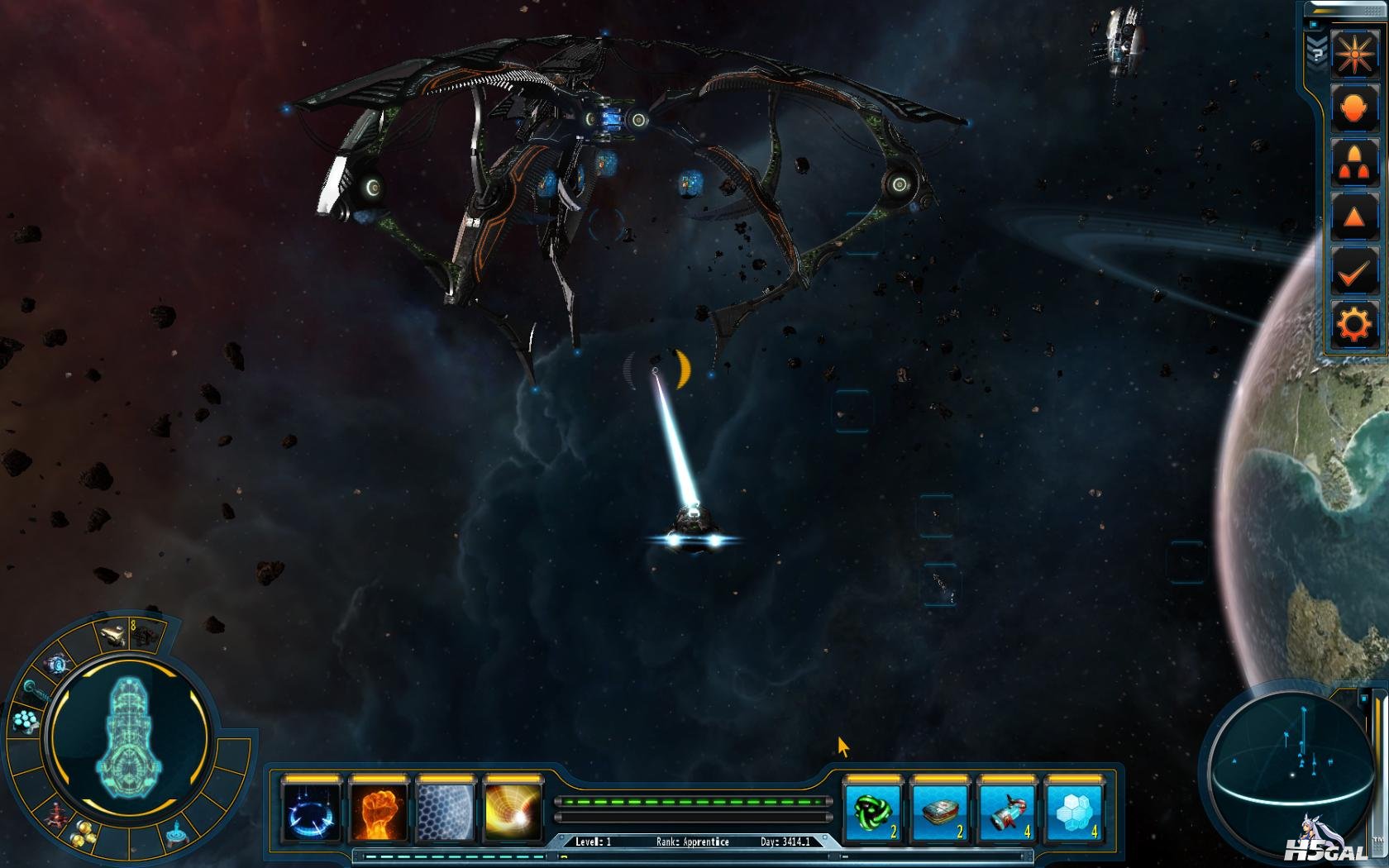Select the red turret module slot

click(x=55, y=815)
